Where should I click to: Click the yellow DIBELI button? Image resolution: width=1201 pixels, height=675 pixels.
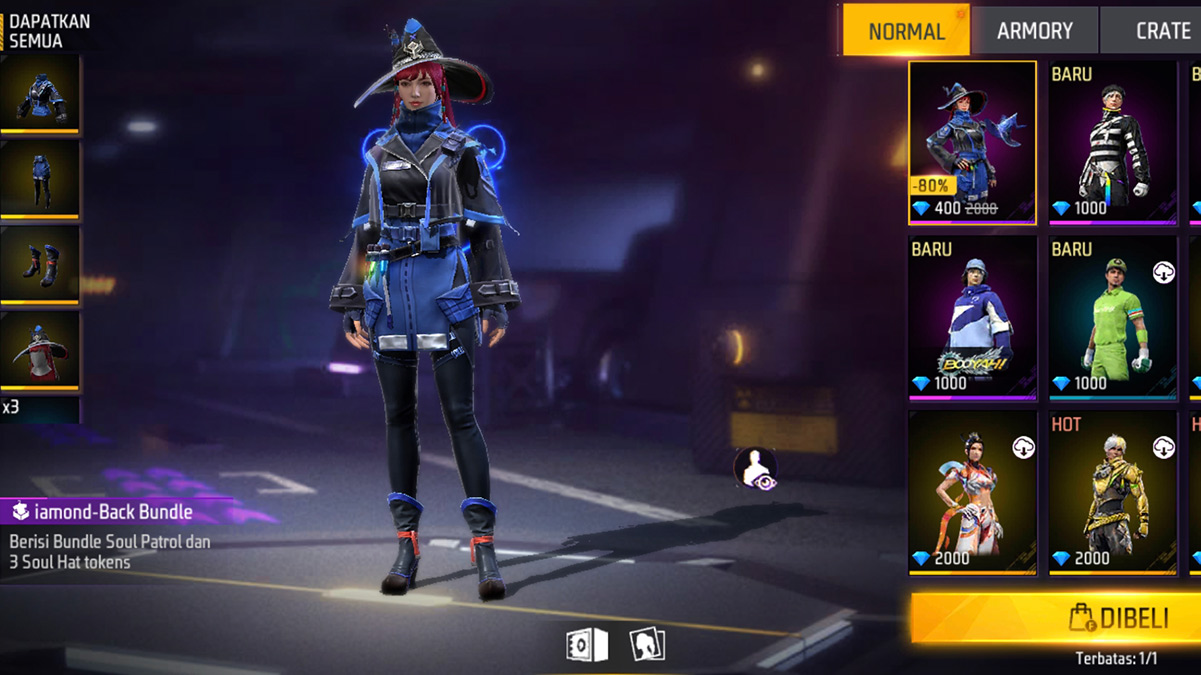tap(1056, 618)
